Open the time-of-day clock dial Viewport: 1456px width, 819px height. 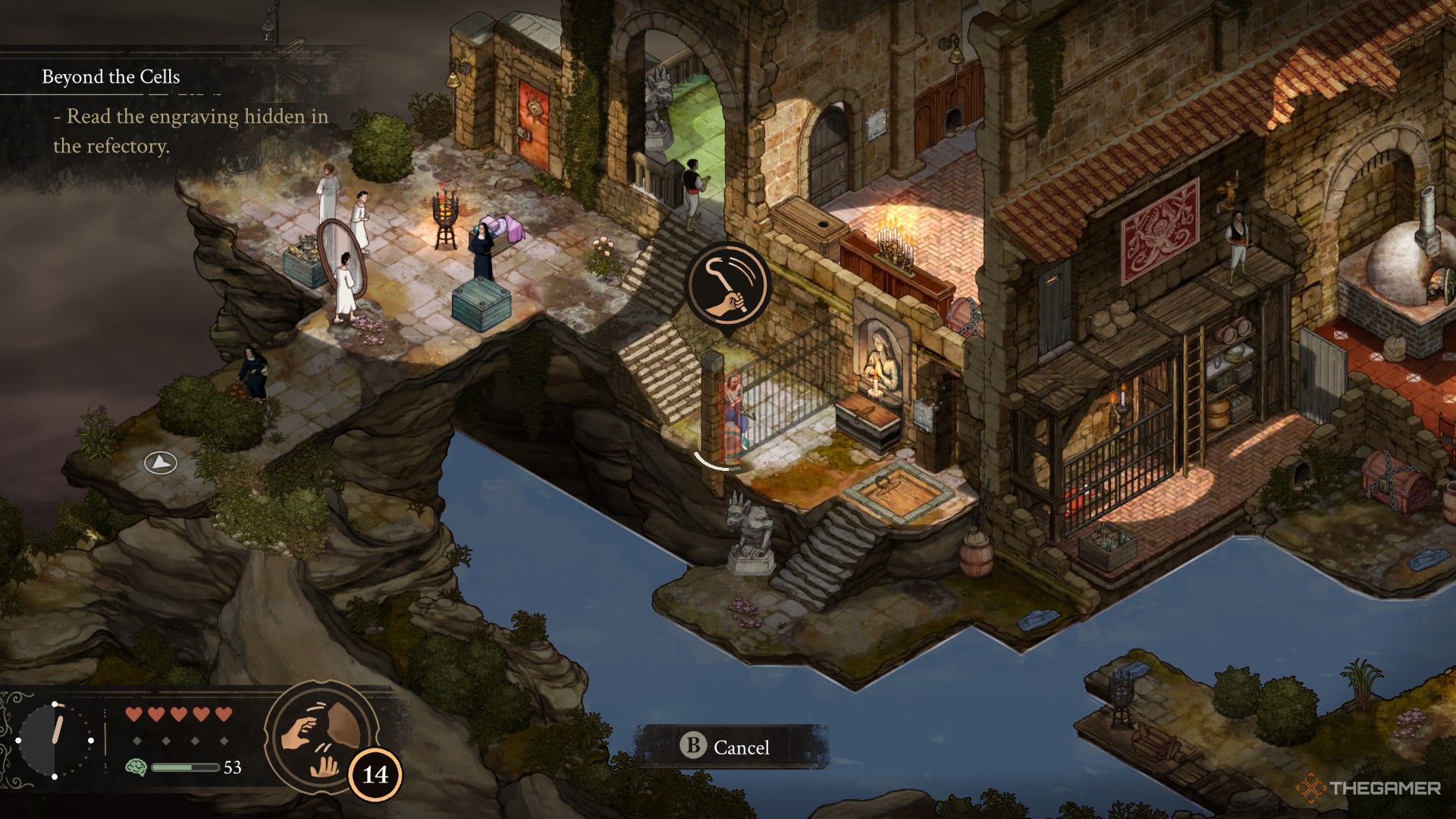click(x=55, y=740)
